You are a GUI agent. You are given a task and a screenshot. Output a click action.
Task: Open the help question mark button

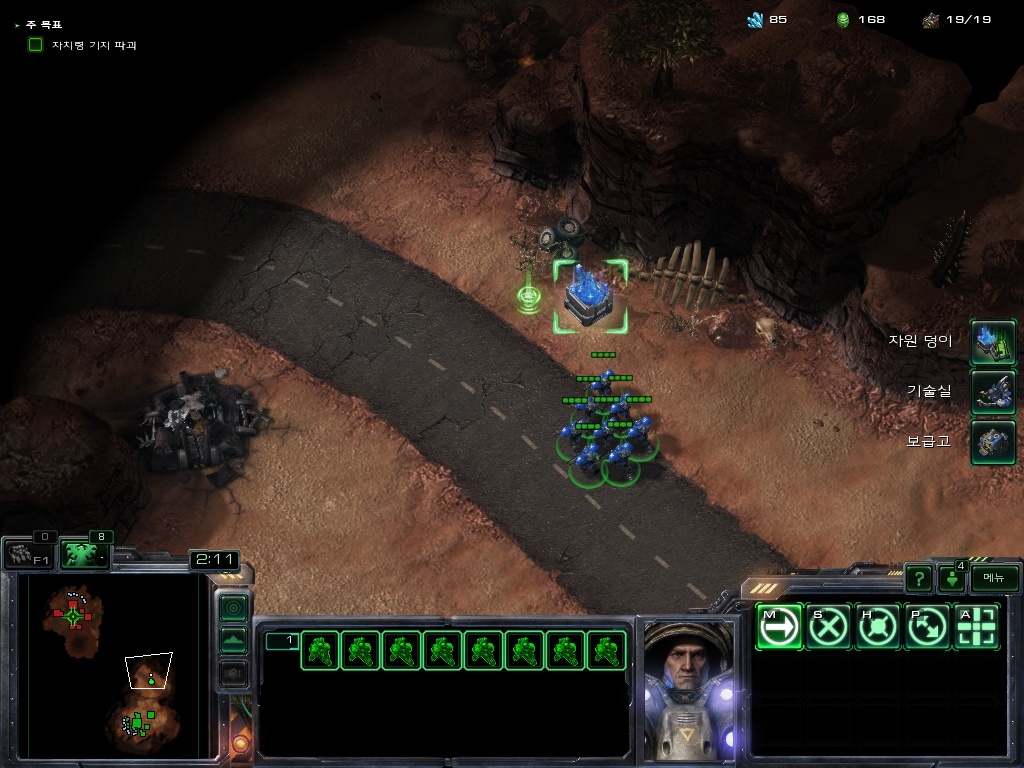[918, 577]
